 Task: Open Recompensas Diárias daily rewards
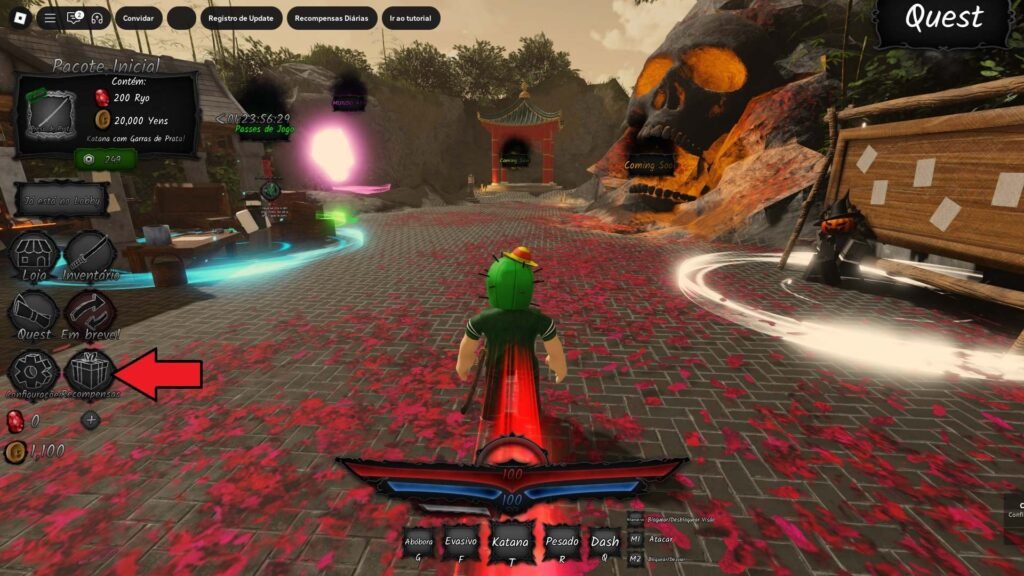click(332, 18)
